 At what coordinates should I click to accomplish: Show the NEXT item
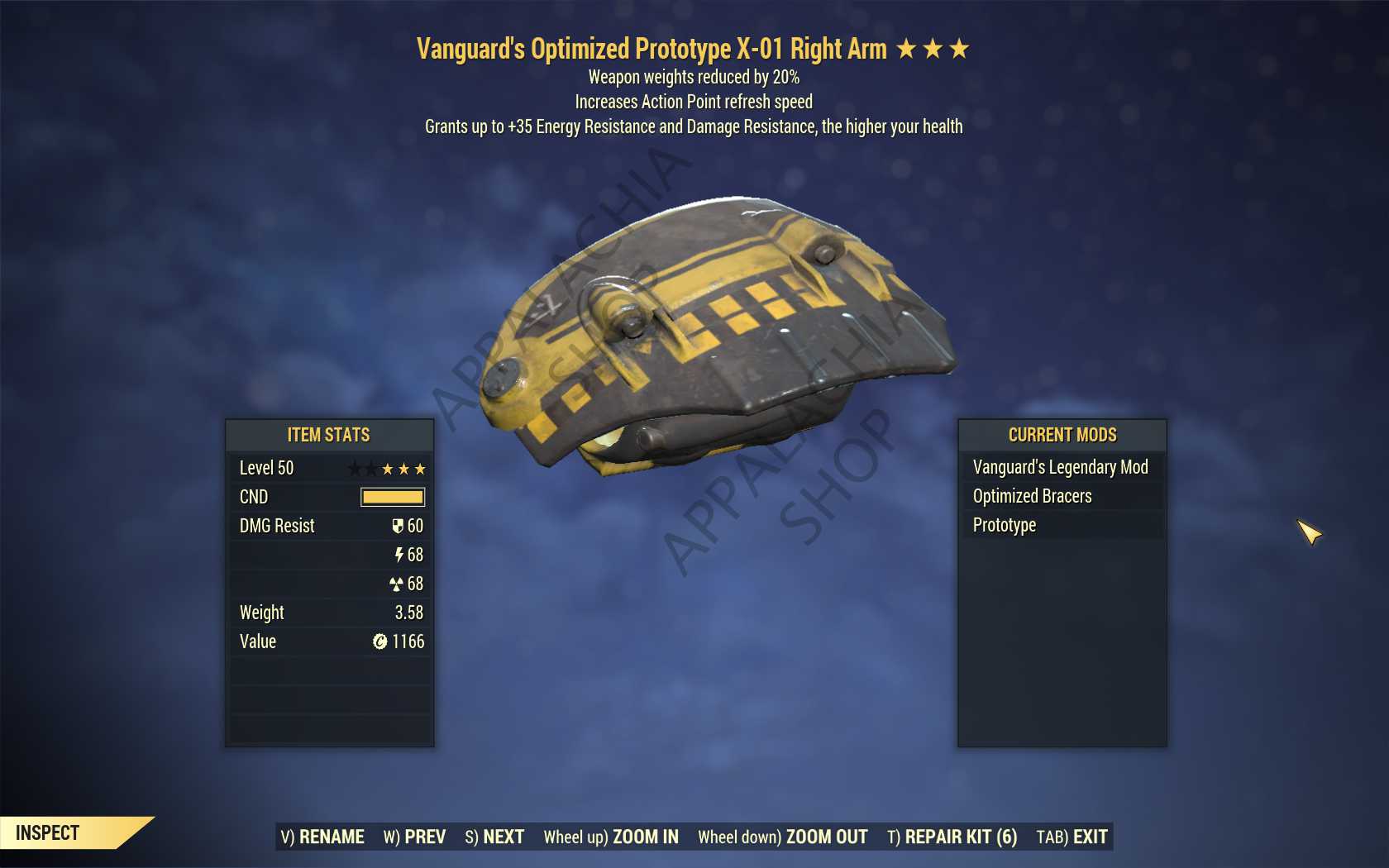pyautogui.click(x=494, y=837)
